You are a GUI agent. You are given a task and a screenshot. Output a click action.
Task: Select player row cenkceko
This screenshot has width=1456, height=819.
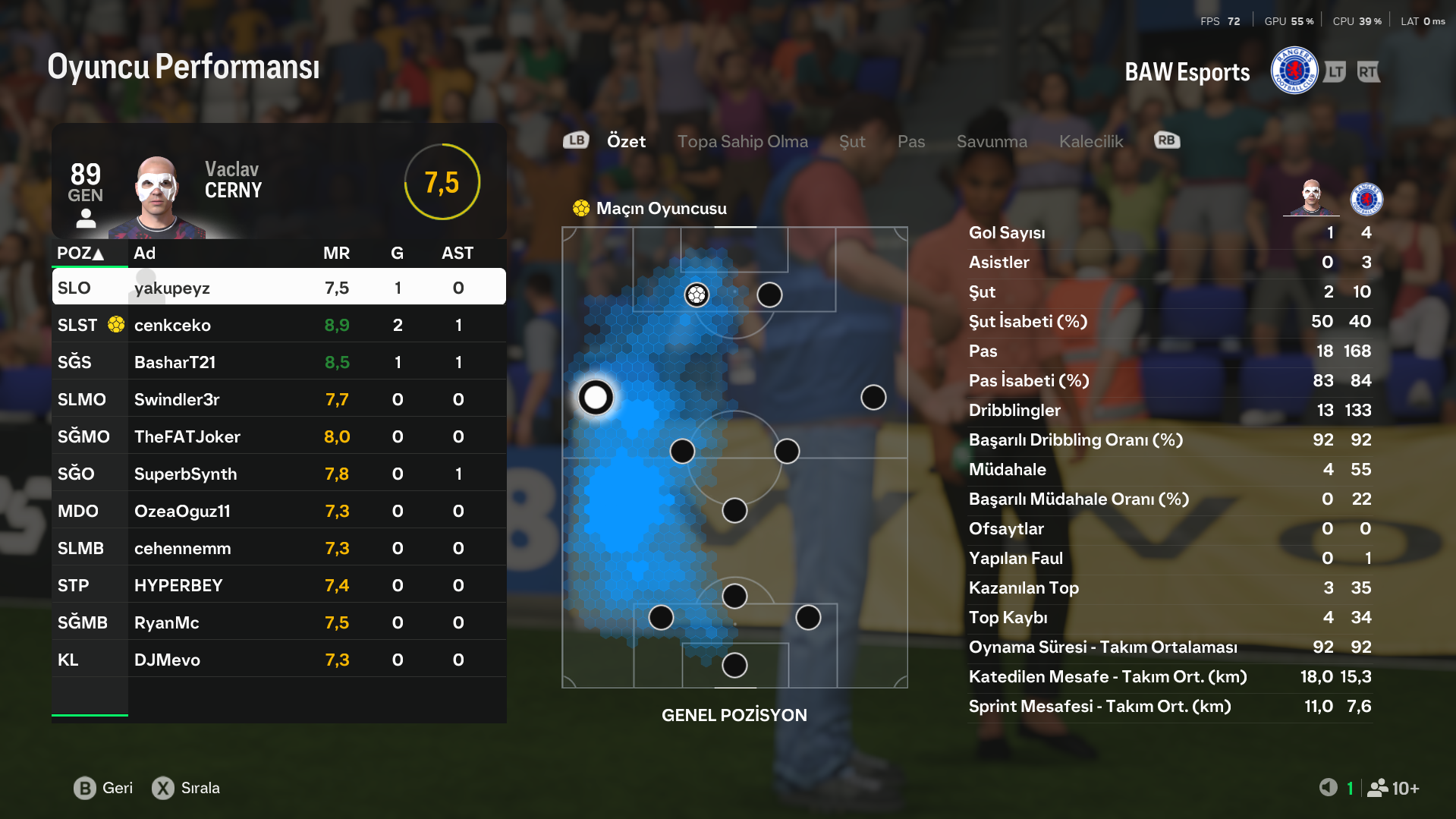pyautogui.click(x=278, y=325)
